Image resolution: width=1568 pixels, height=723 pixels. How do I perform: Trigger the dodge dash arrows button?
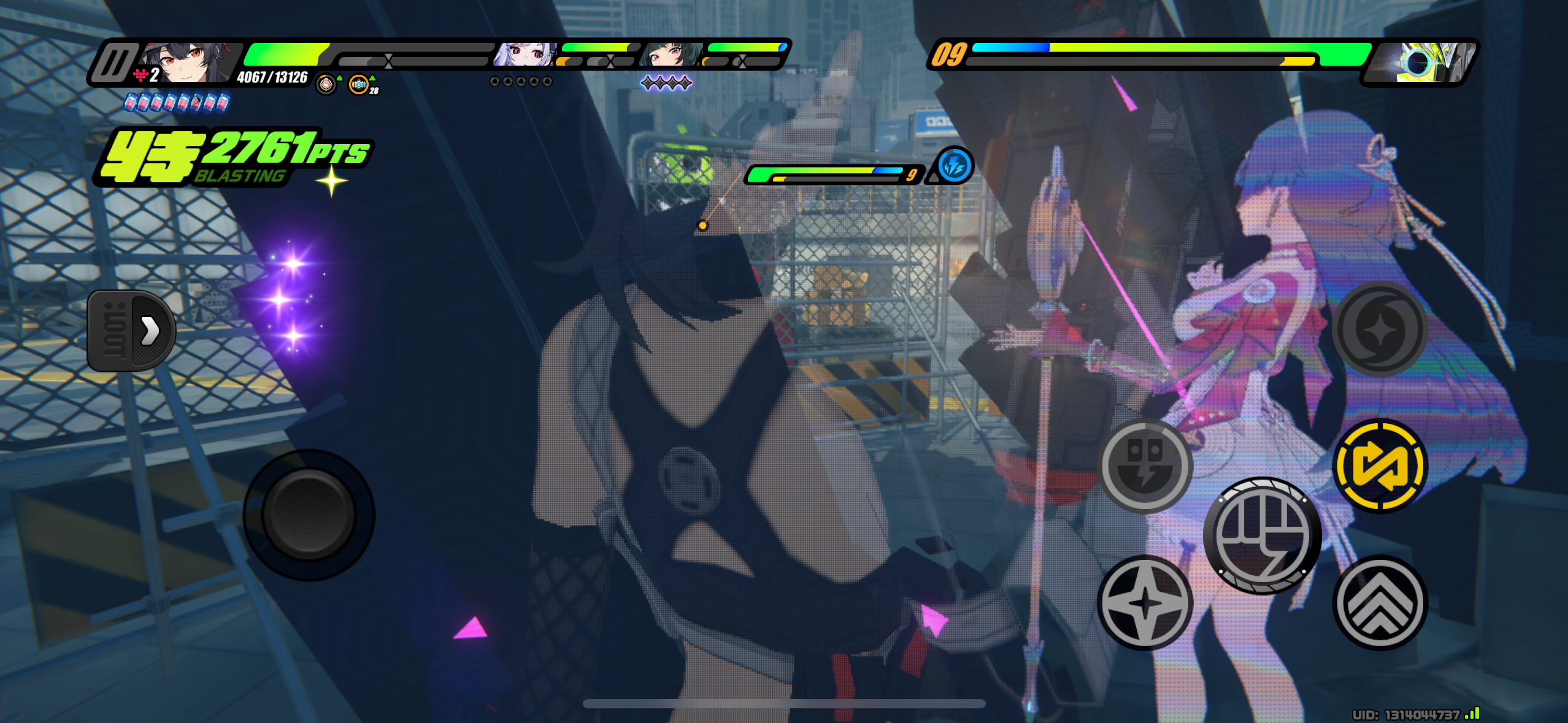[x=1380, y=603]
